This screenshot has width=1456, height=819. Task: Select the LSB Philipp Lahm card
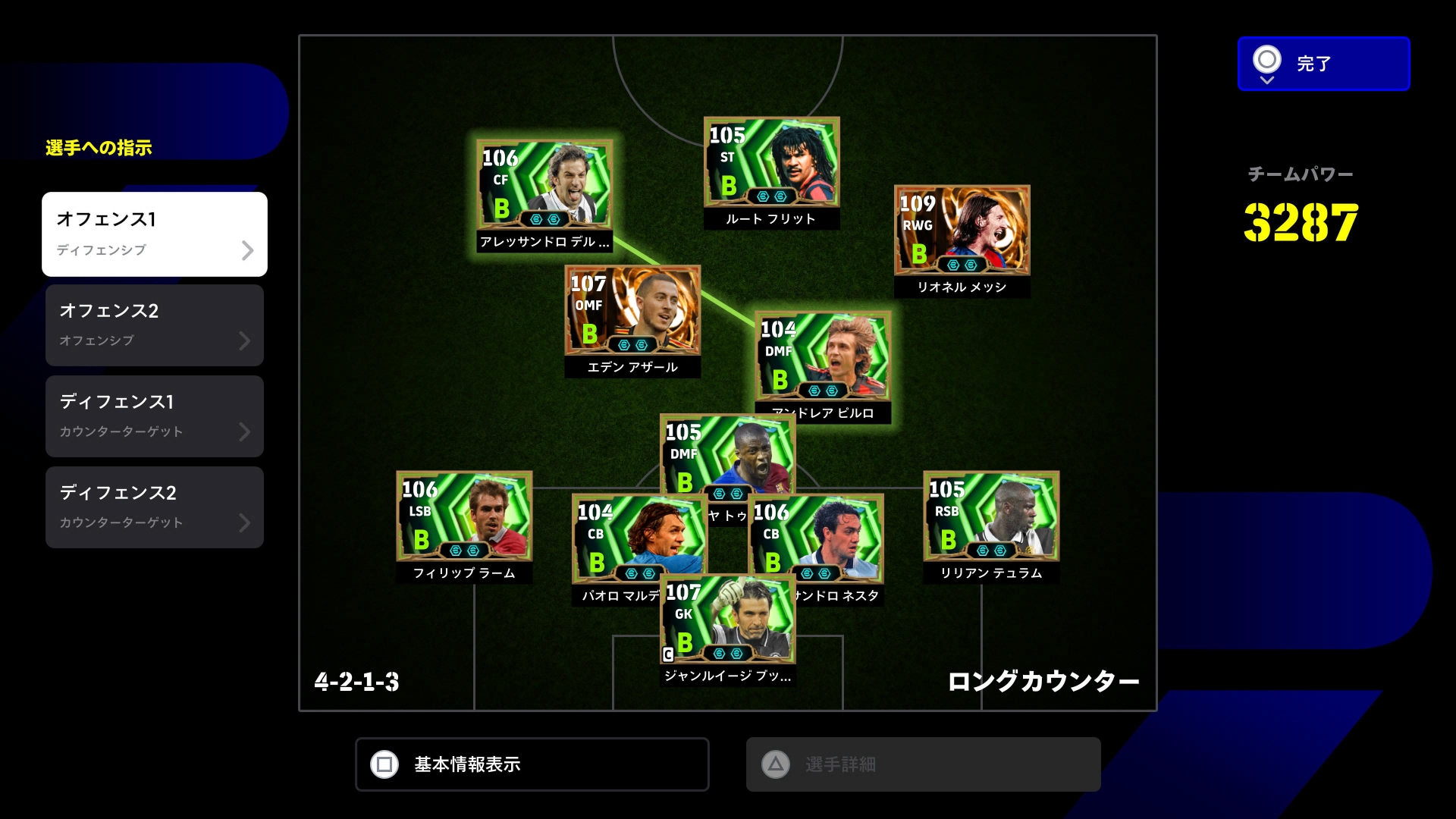(x=464, y=517)
